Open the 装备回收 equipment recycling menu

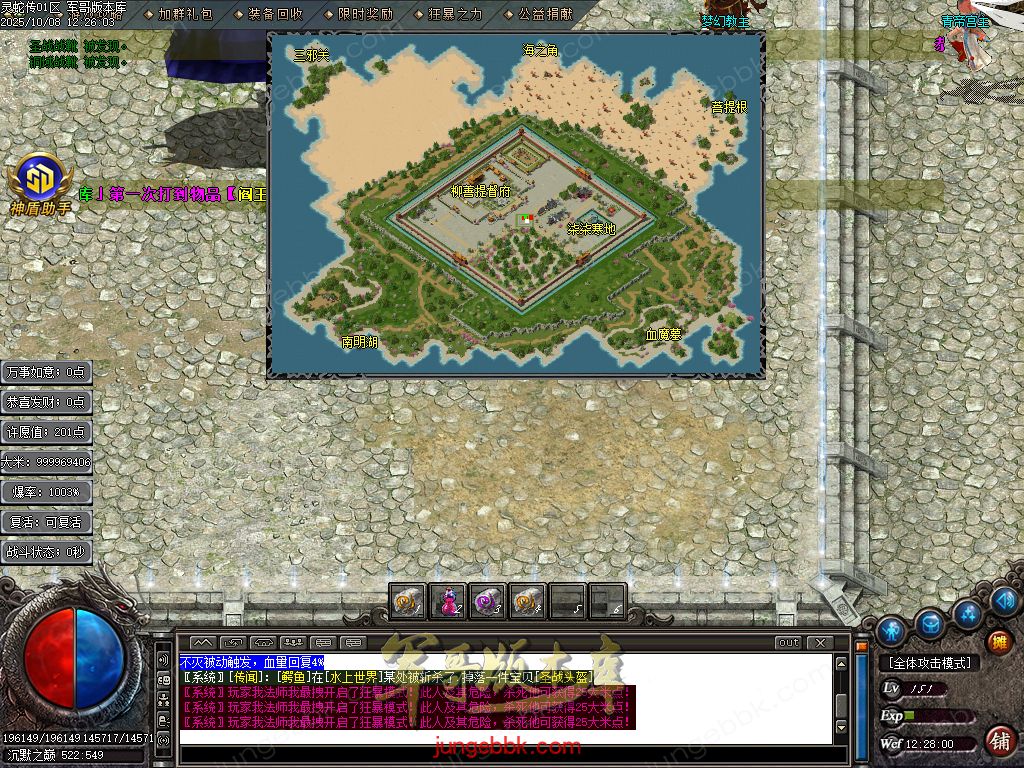274,14
